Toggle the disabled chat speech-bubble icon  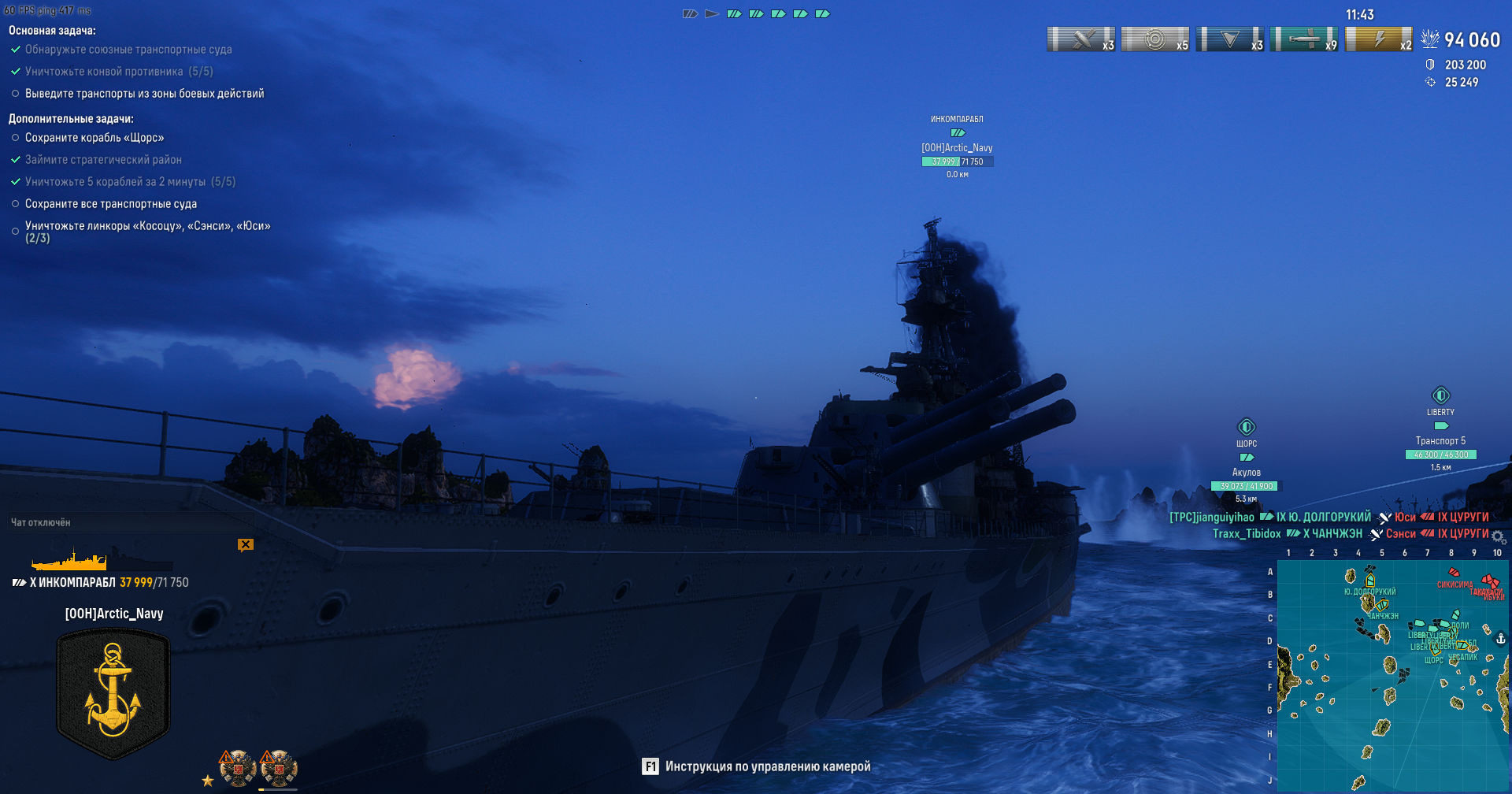[x=246, y=544]
